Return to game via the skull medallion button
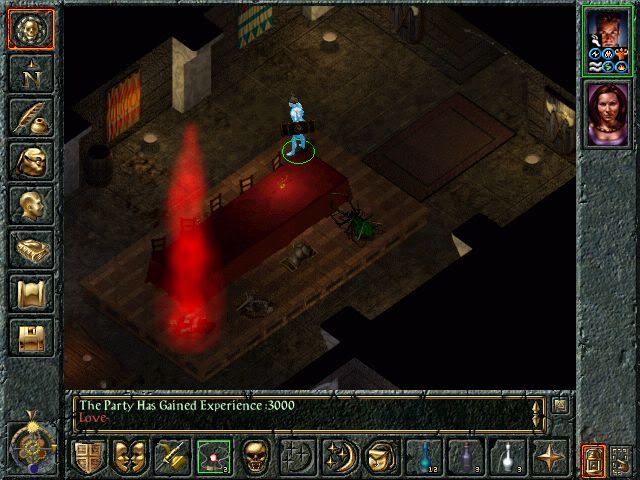Image resolution: width=640 pixels, height=480 pixels. [x=31, y=29]
